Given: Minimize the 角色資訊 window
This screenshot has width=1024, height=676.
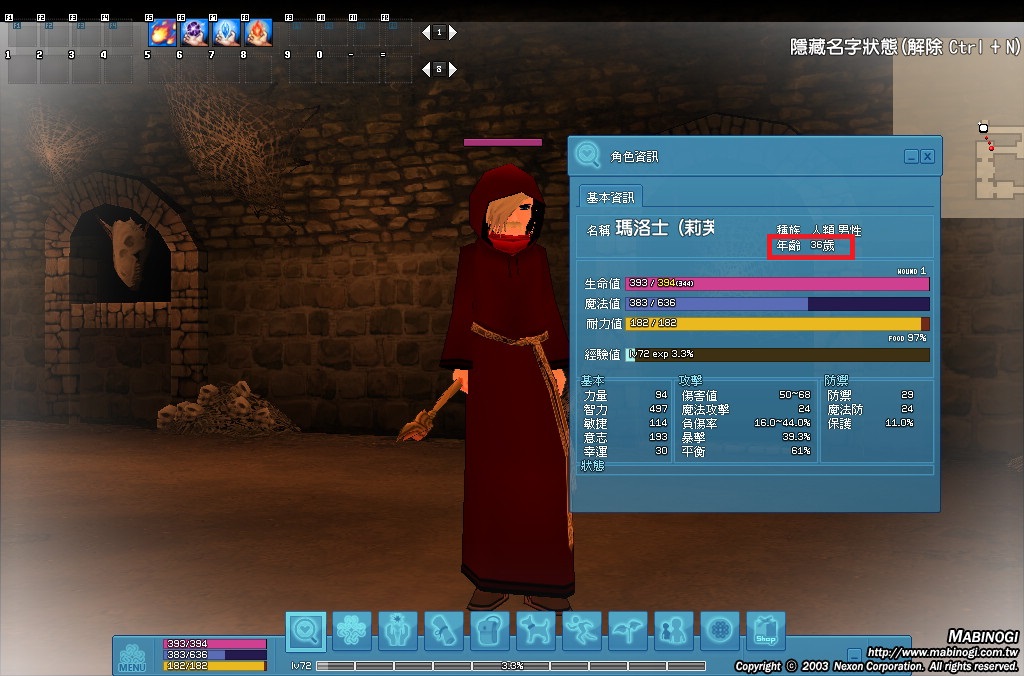Looking at the screenshot, I should click(911, 157).
